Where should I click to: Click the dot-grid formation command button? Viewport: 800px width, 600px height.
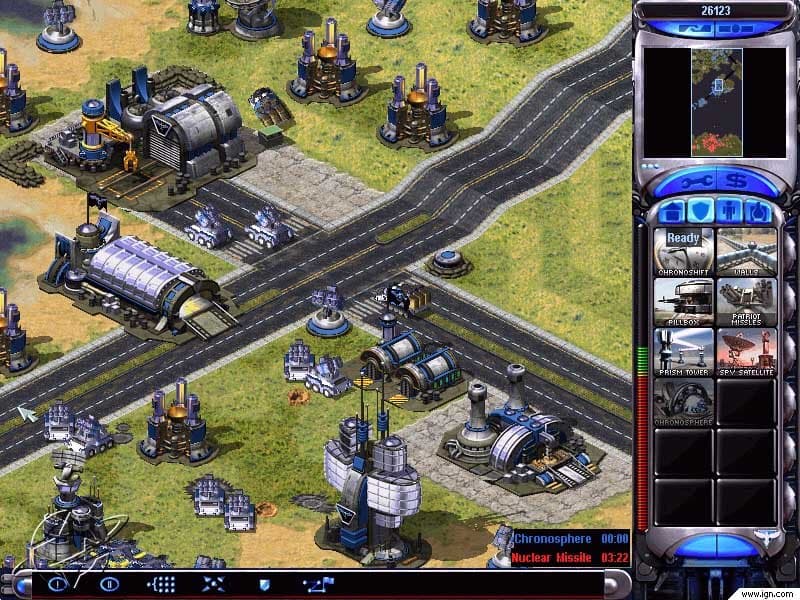pyautogui.click(x=161, y=584)
